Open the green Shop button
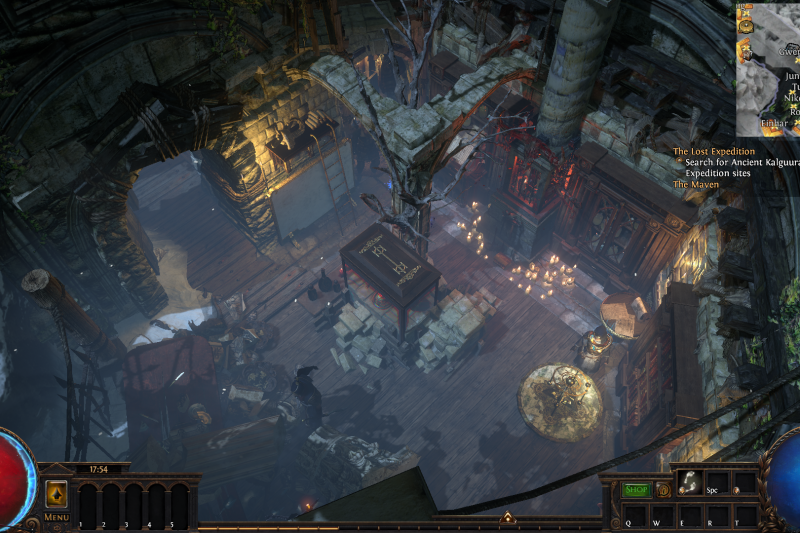 click(x=636, y=490)
